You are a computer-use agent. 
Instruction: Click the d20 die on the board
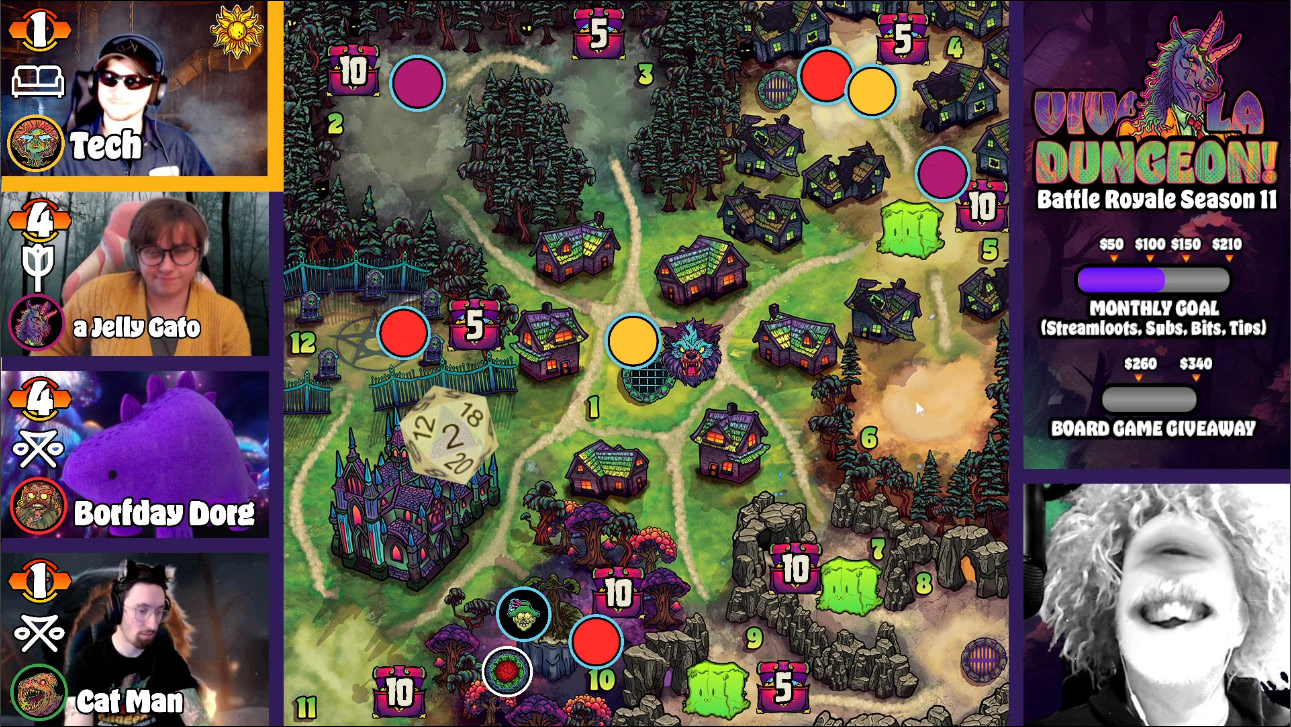click(x=449, y=434)
